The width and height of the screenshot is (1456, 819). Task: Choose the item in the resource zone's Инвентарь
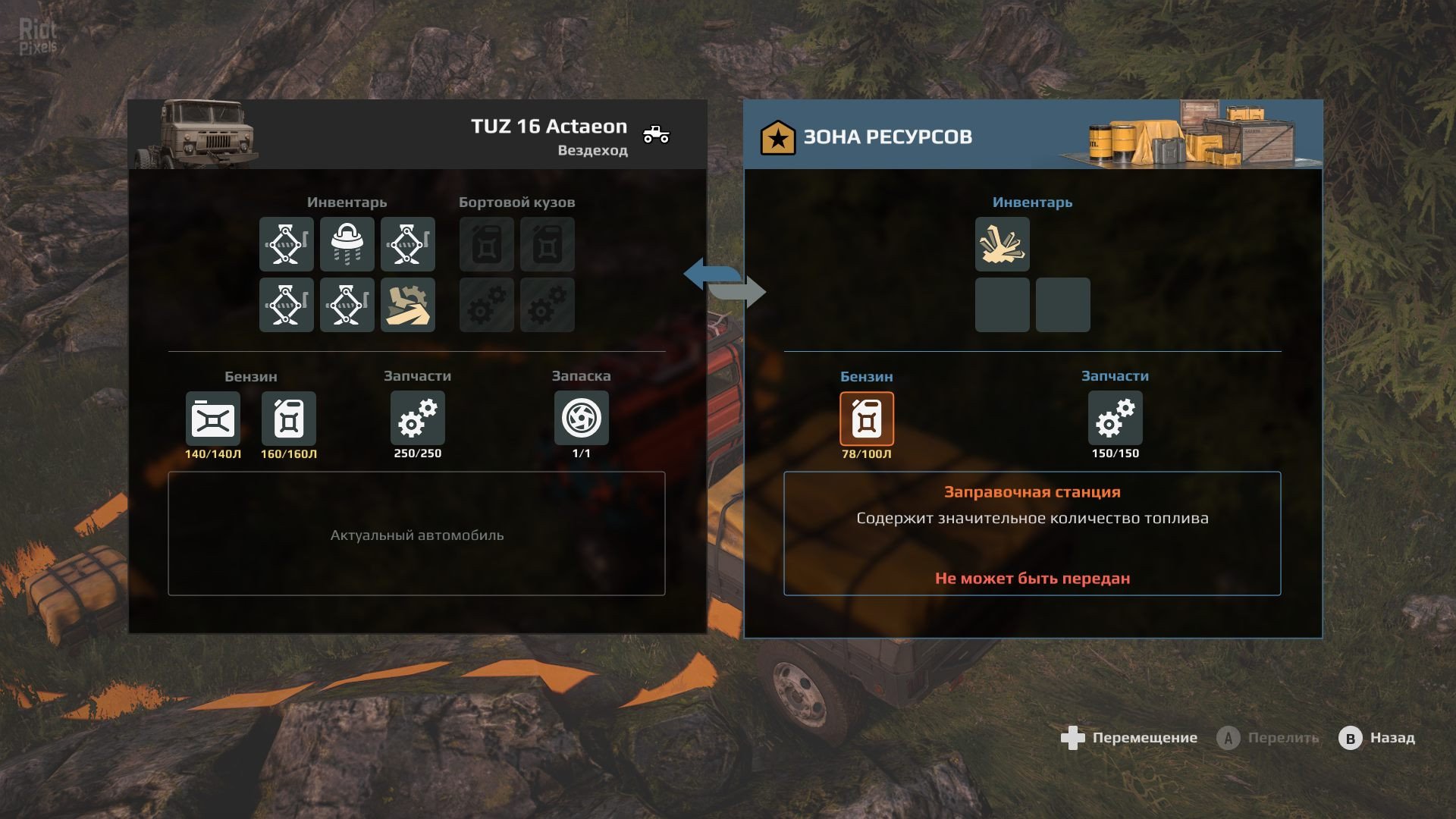(1002, 244)
